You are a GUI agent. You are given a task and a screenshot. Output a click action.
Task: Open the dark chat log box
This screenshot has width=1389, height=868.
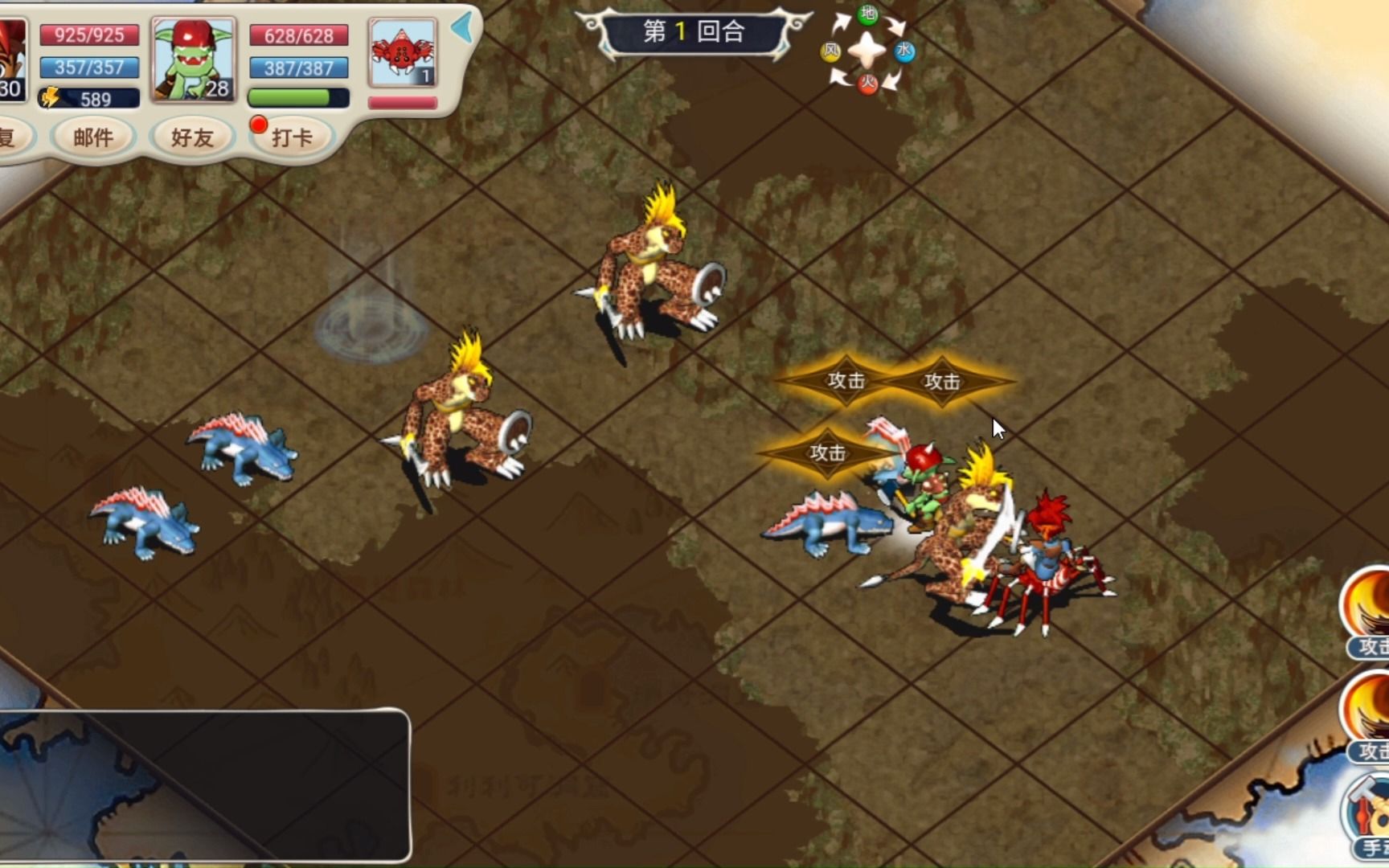coord(205,784)
